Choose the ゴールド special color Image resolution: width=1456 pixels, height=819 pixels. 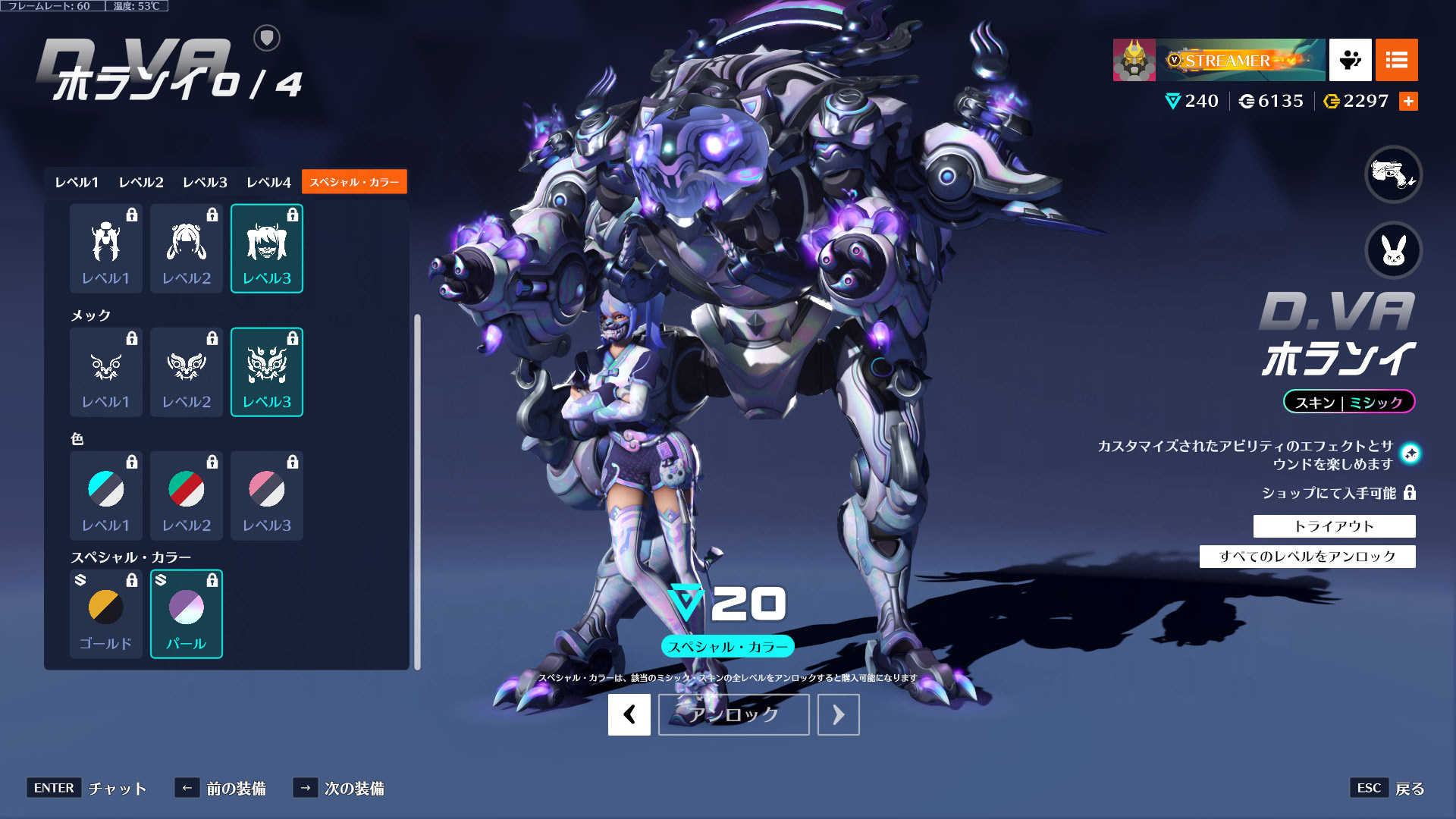(x=106, y=613)
